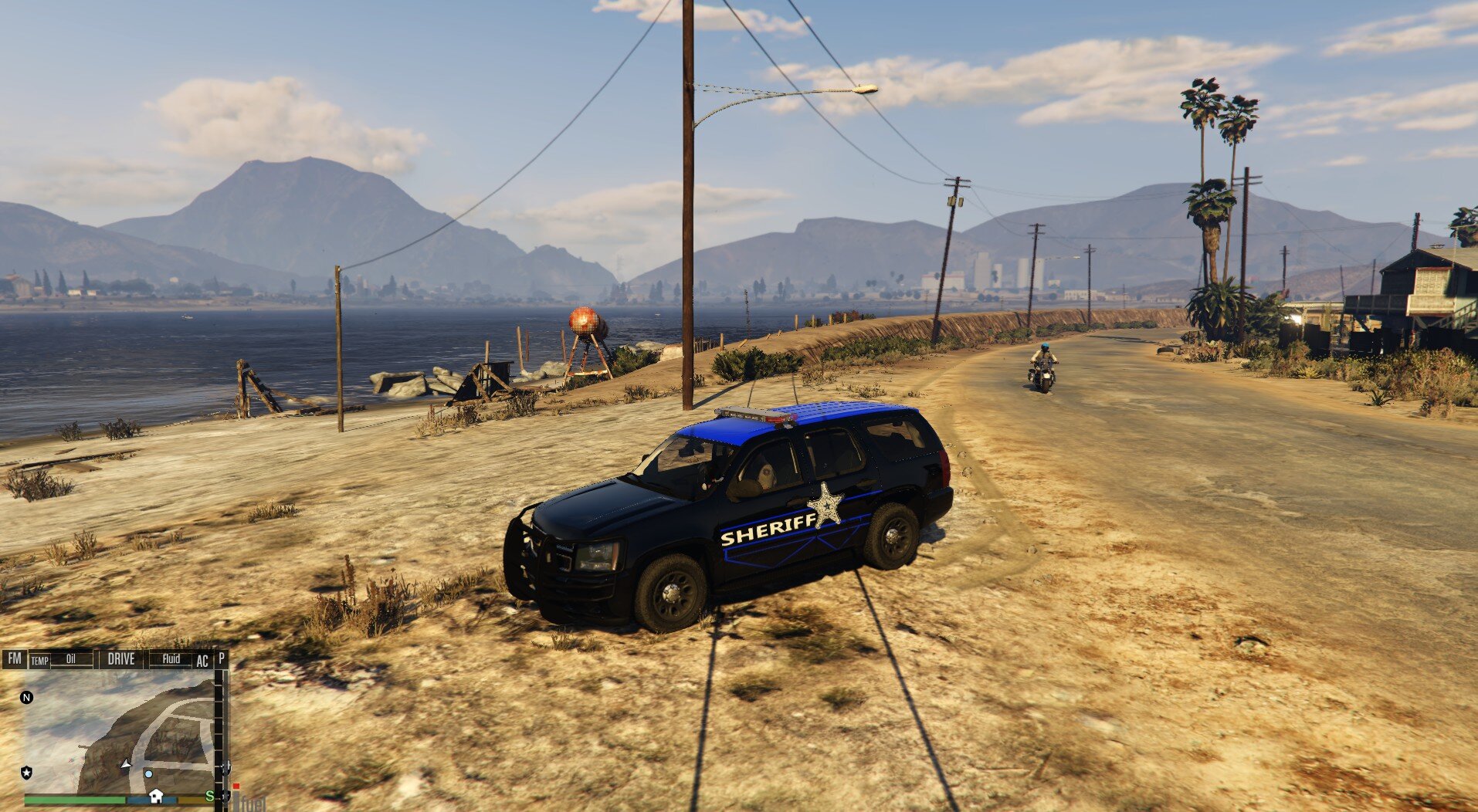The height and width of the screenshot is (812, 1478).
Task: Click the white house blip on minimap
Action: (x=156, y=796)
